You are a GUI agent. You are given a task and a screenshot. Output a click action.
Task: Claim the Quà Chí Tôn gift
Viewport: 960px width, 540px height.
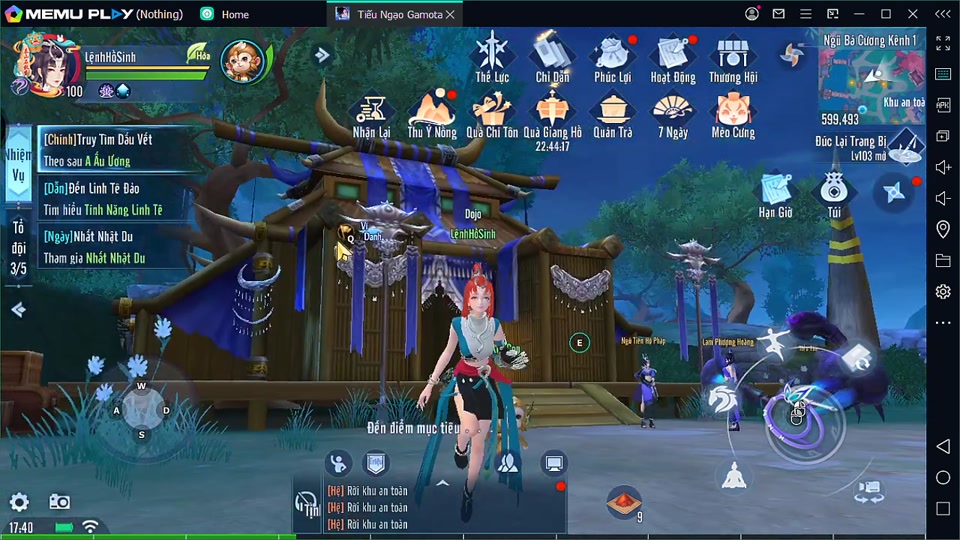491,113
